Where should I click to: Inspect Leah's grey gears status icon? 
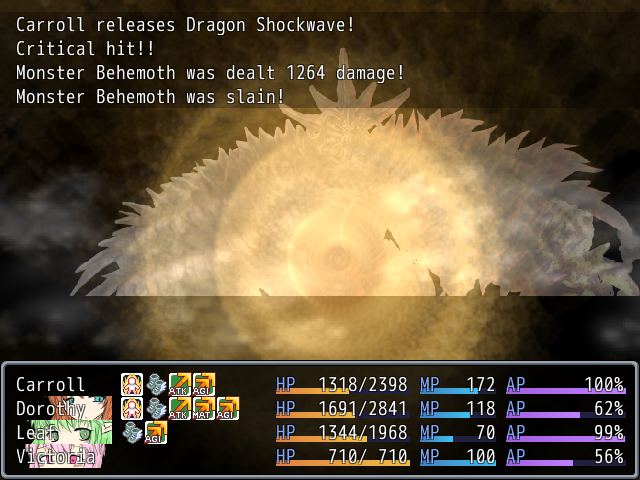coord(132,432)
